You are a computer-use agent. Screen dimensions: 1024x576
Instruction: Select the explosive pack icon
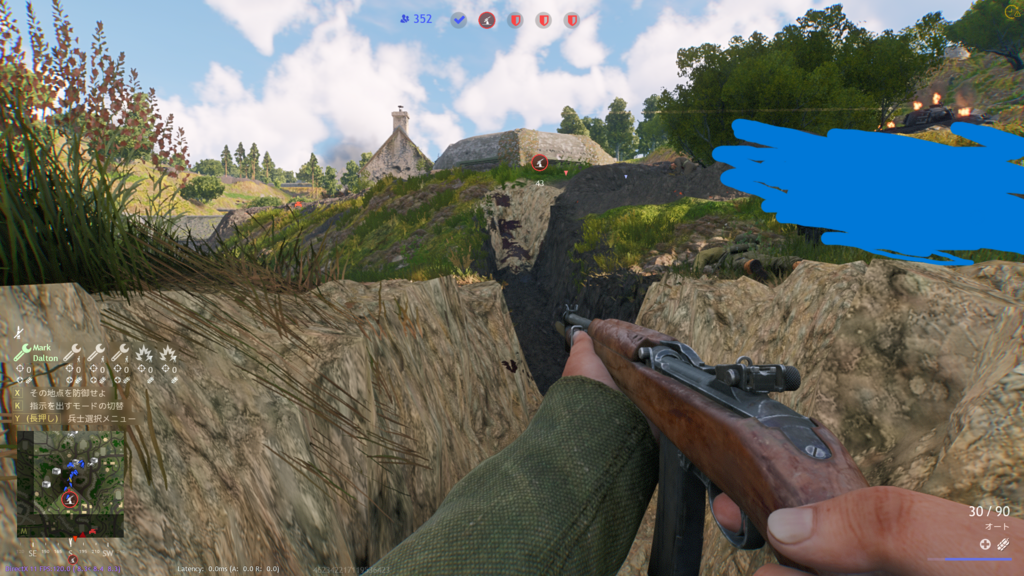click(x=1003, y=544)
